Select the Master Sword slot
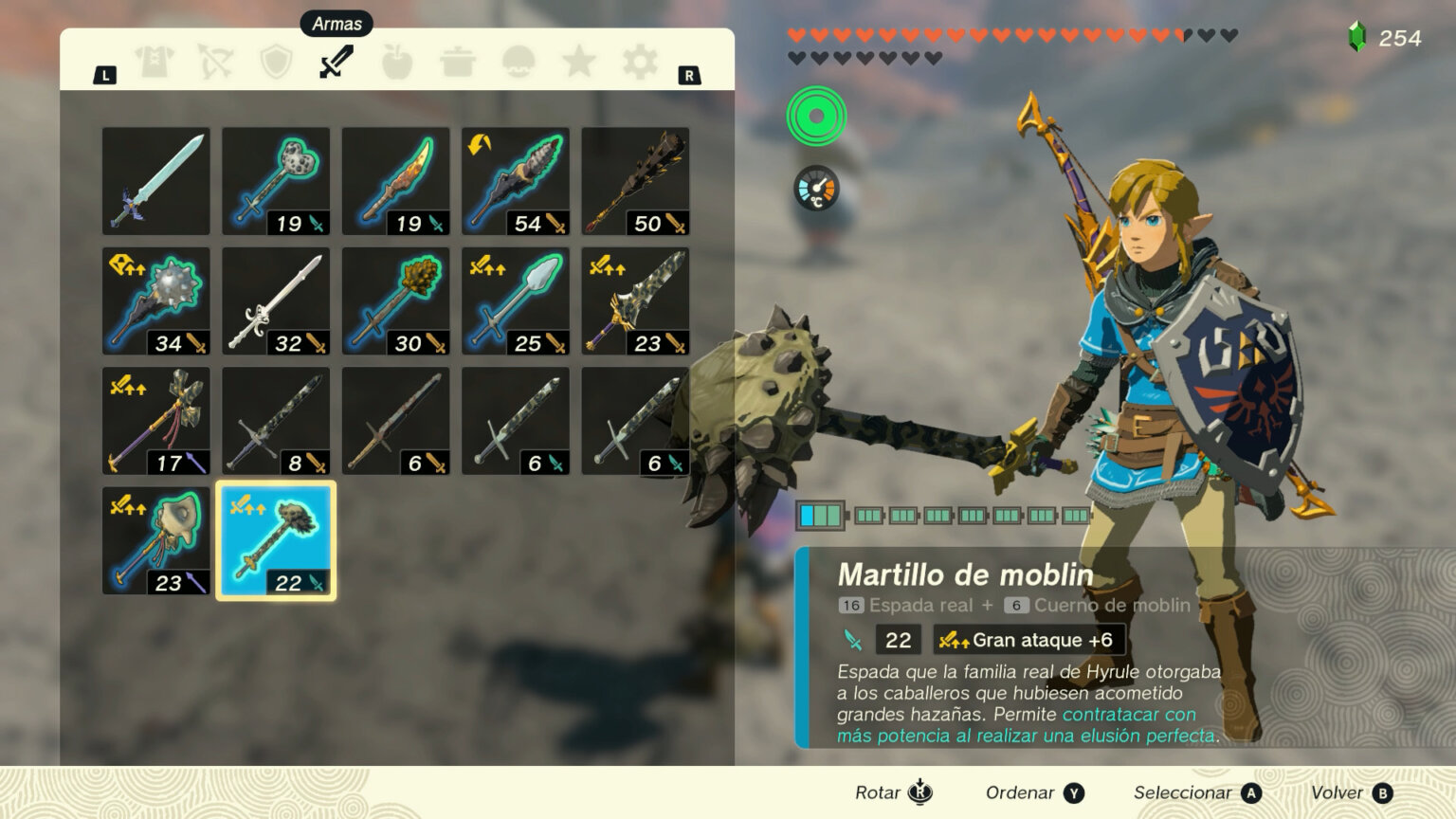The height and width of the screenshot is (819, 1456). 156,181
